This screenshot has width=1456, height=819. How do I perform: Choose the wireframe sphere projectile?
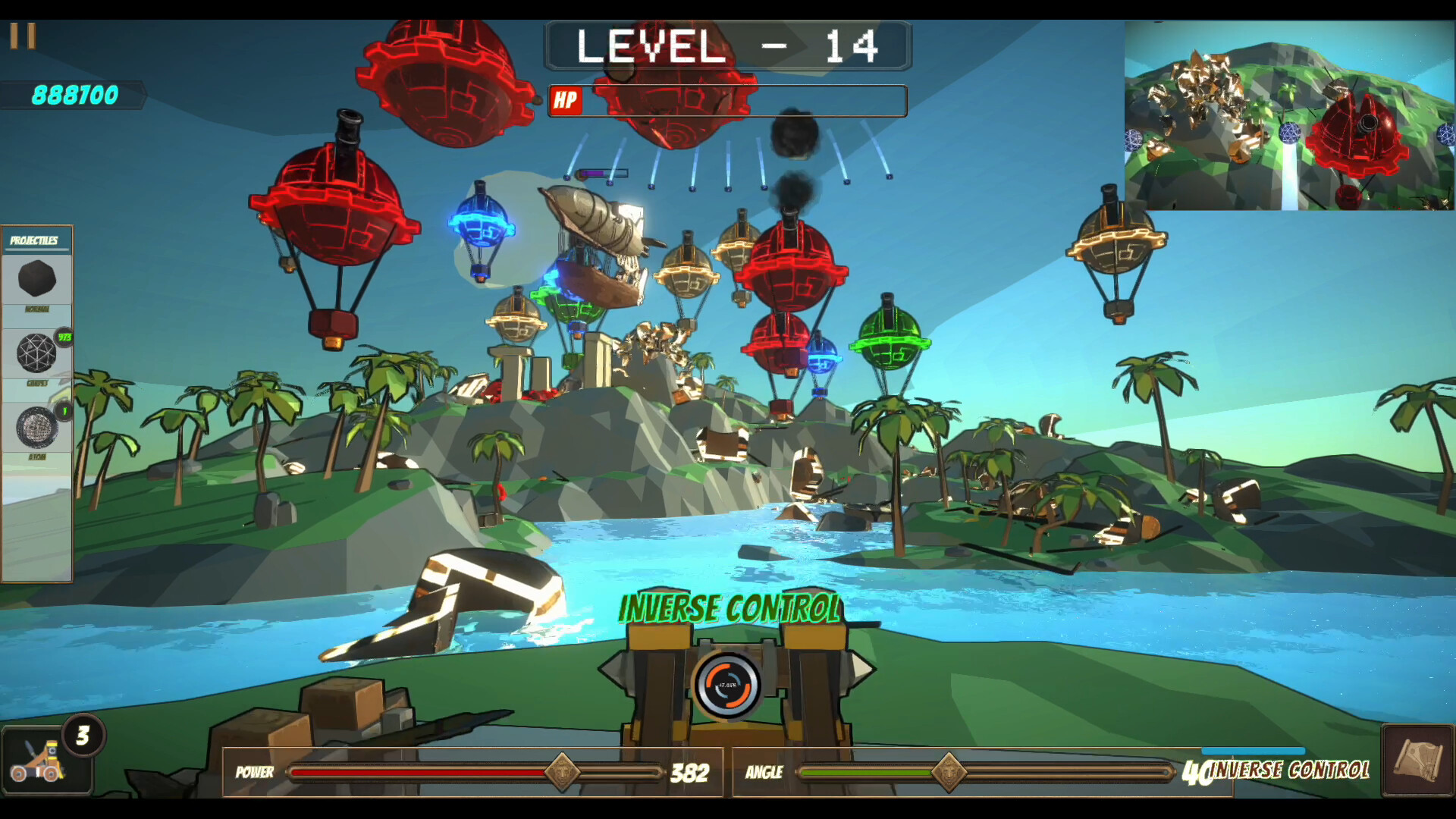[x=36, y=353]
